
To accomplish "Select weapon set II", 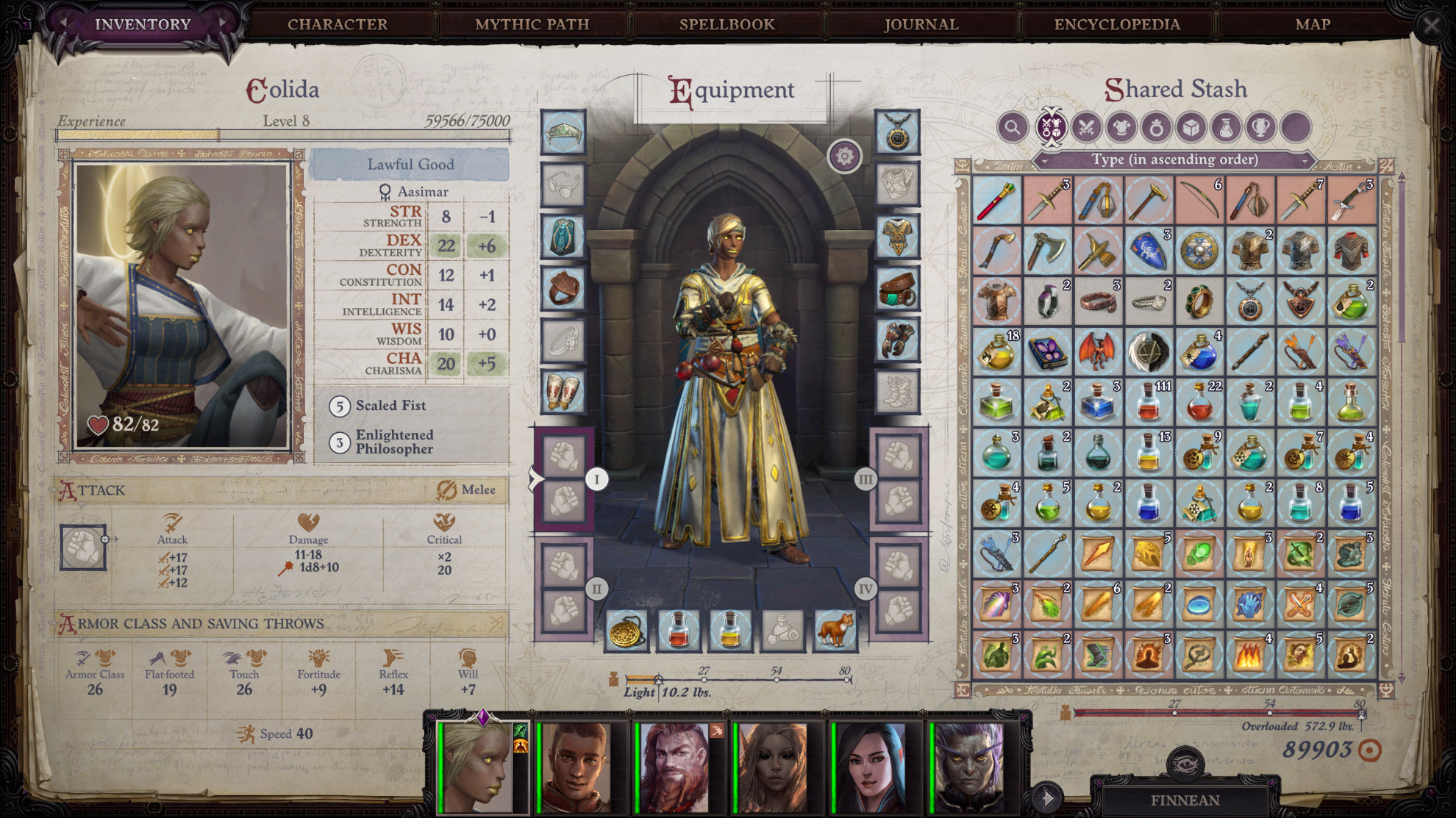I will (x=596, y=589).
